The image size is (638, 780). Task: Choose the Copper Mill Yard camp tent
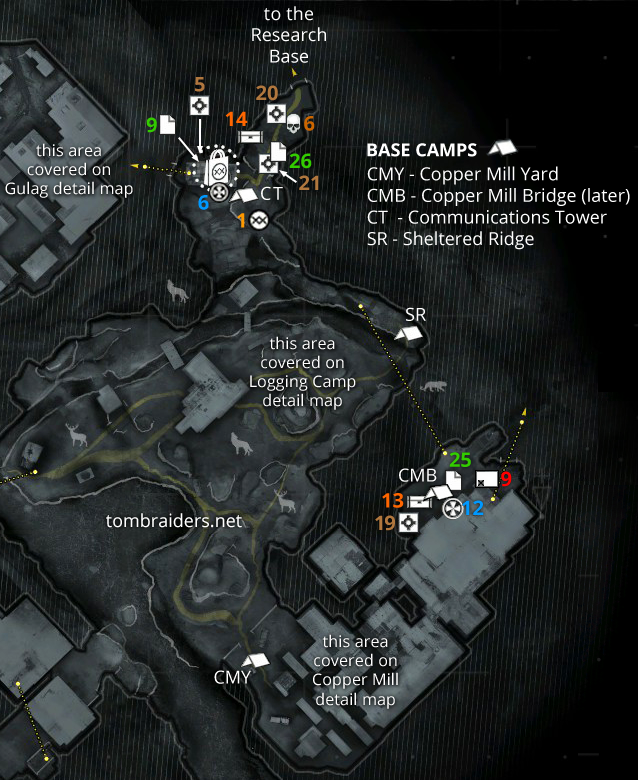[258, 661]
